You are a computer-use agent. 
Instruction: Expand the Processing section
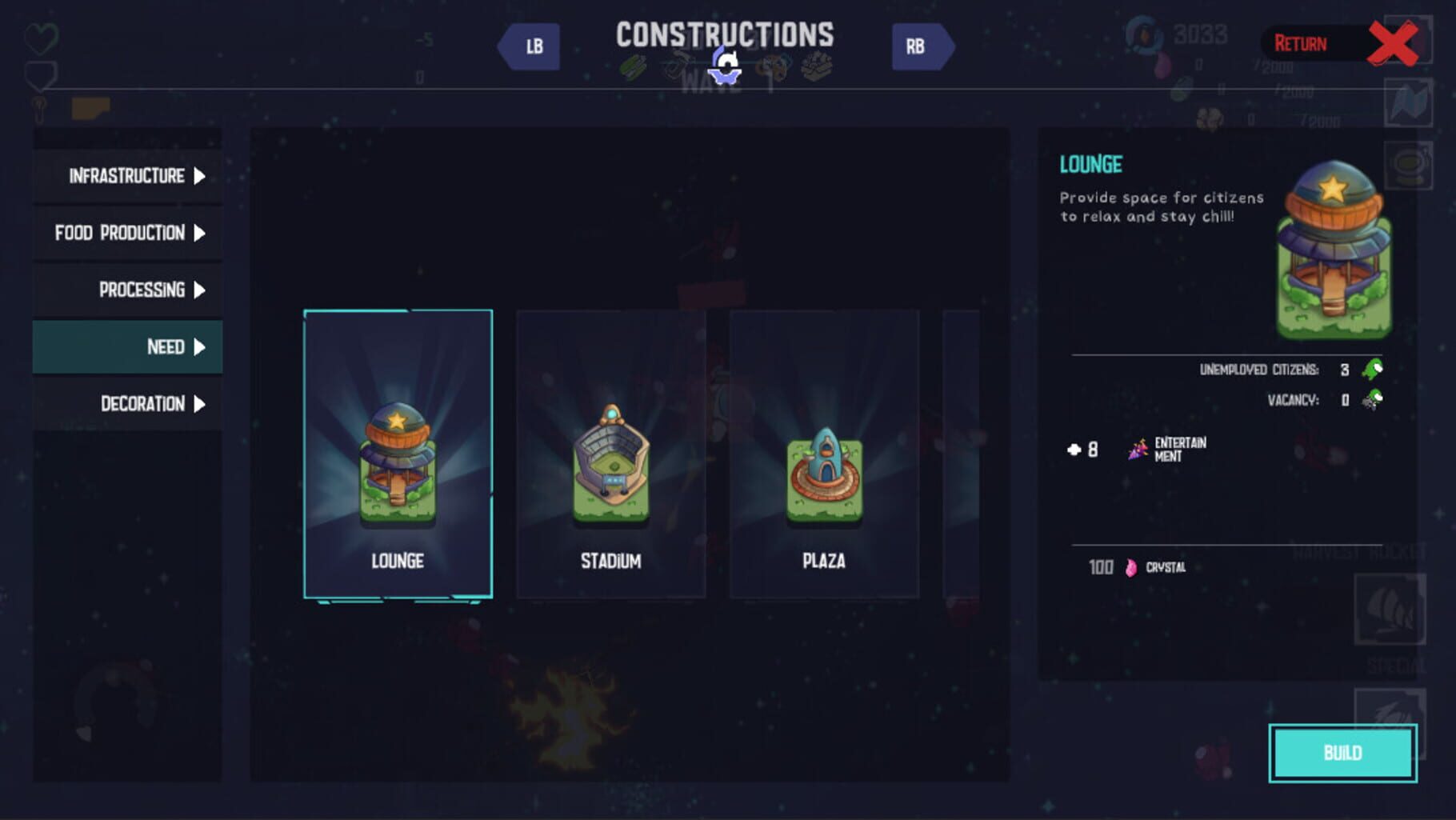pos(126,290)
